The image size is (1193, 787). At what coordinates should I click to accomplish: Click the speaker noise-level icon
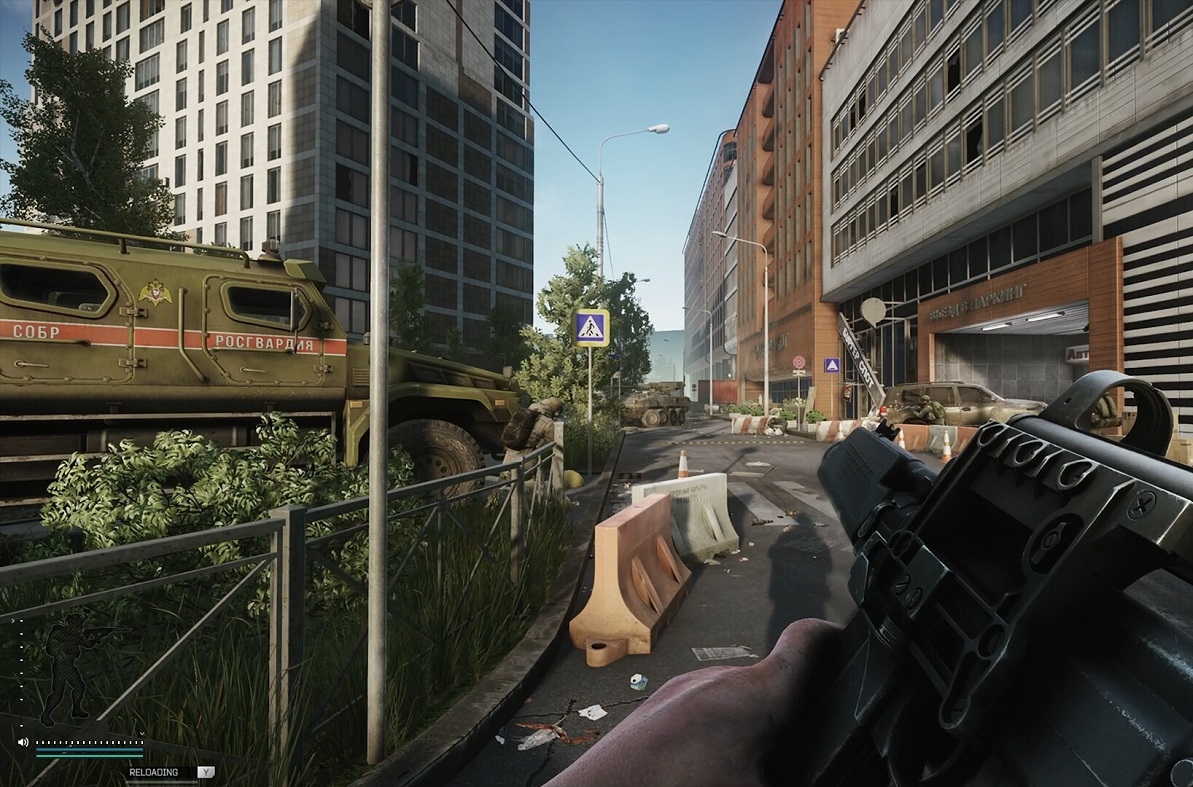[23, 742]
